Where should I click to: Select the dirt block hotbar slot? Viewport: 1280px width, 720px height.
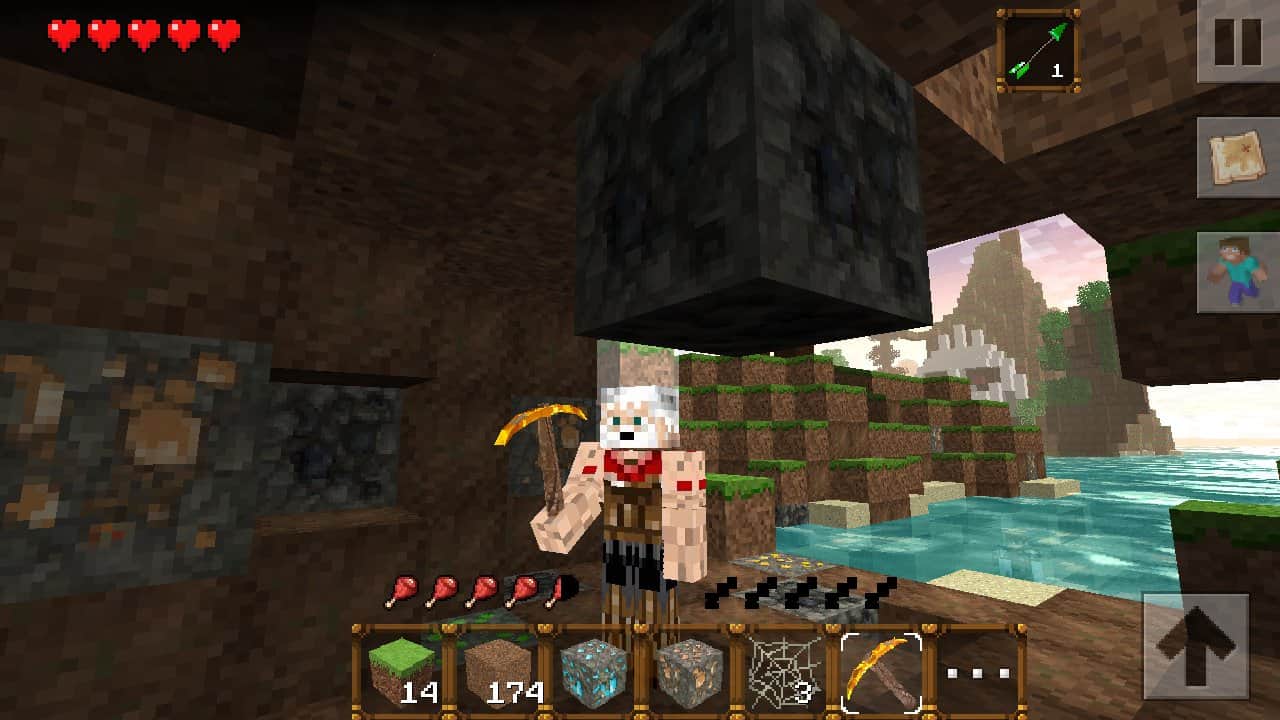[499, 672]
